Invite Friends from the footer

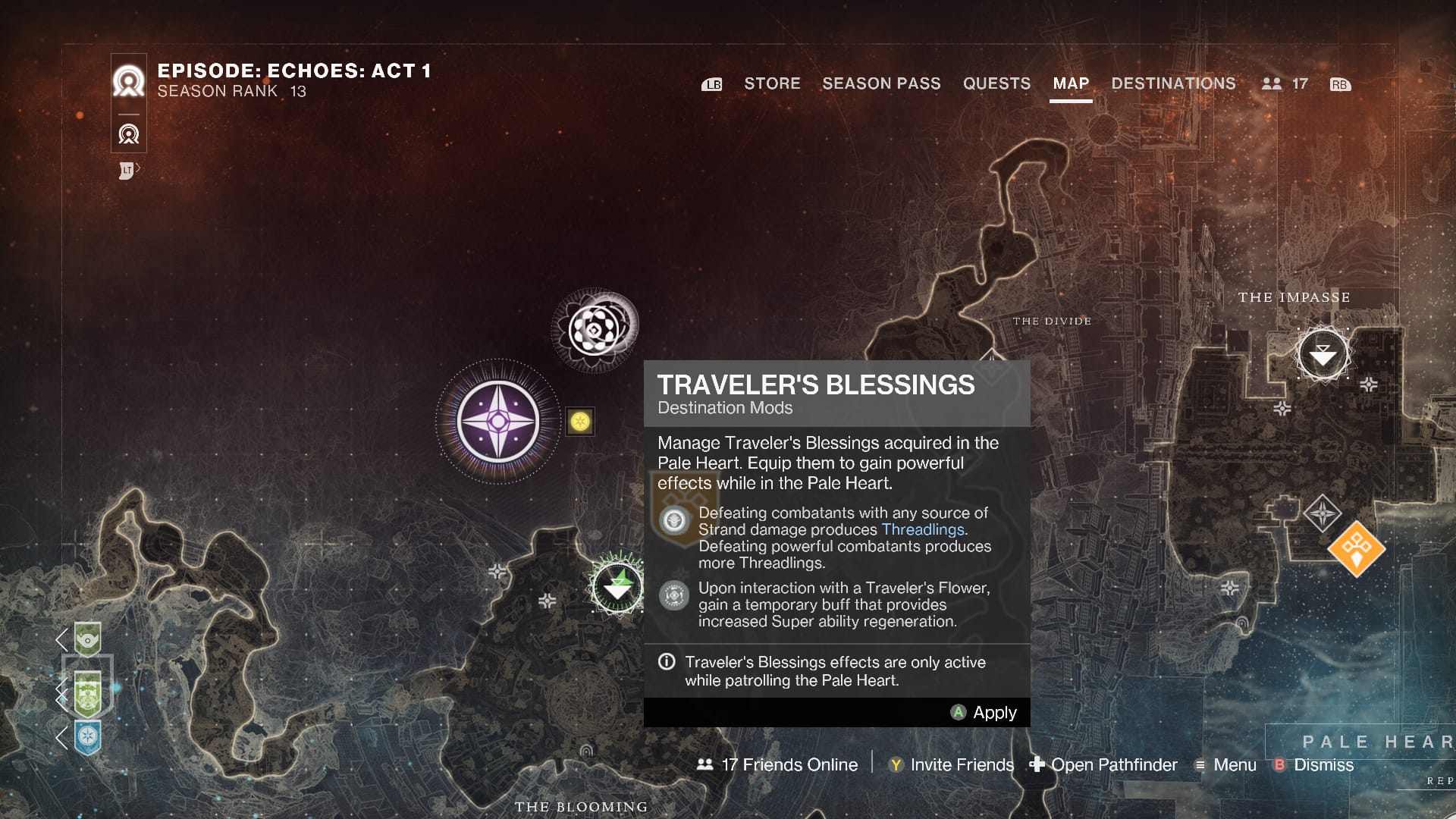tap(951, 764)
